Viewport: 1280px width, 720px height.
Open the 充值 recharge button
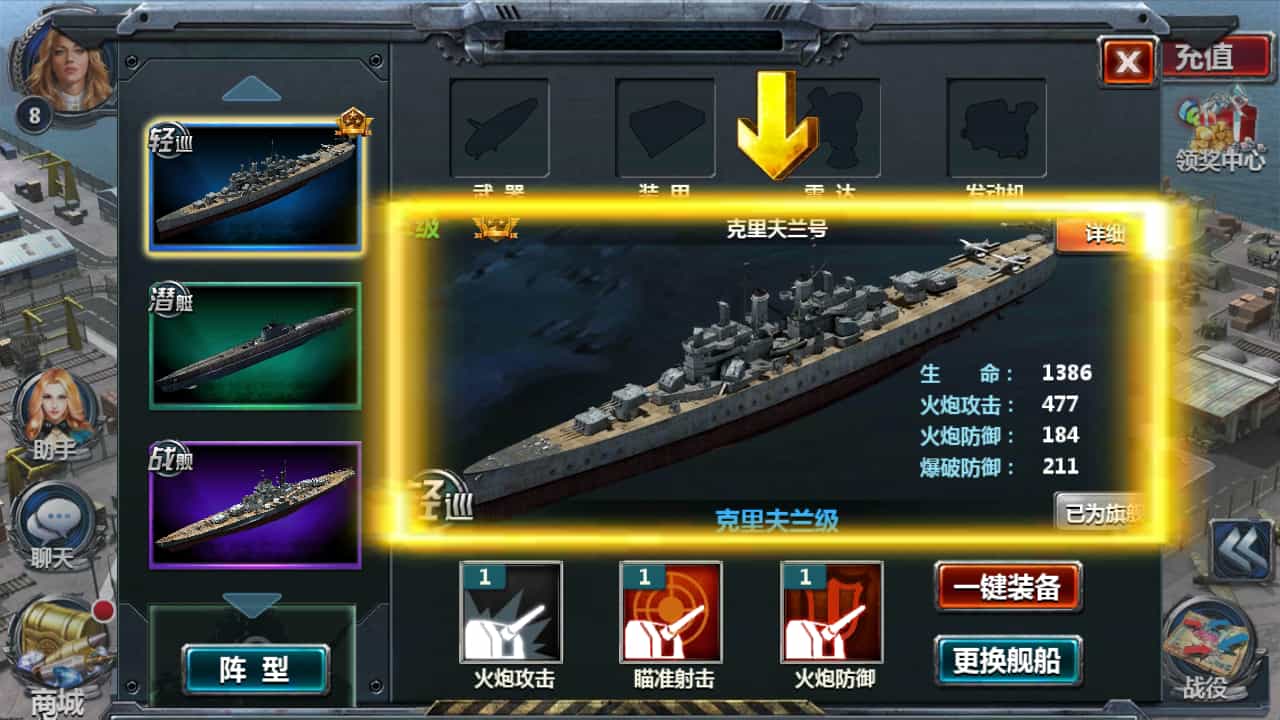tap(1210, 56)
